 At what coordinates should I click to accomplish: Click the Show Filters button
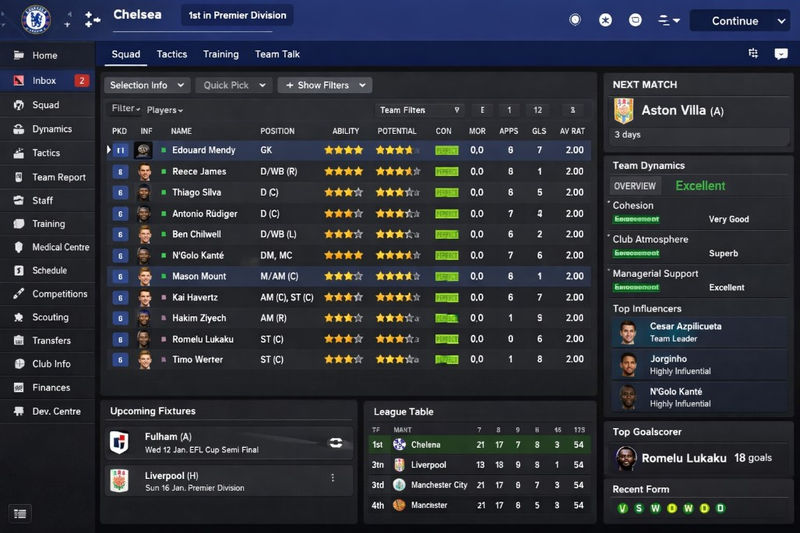[324, 86]
